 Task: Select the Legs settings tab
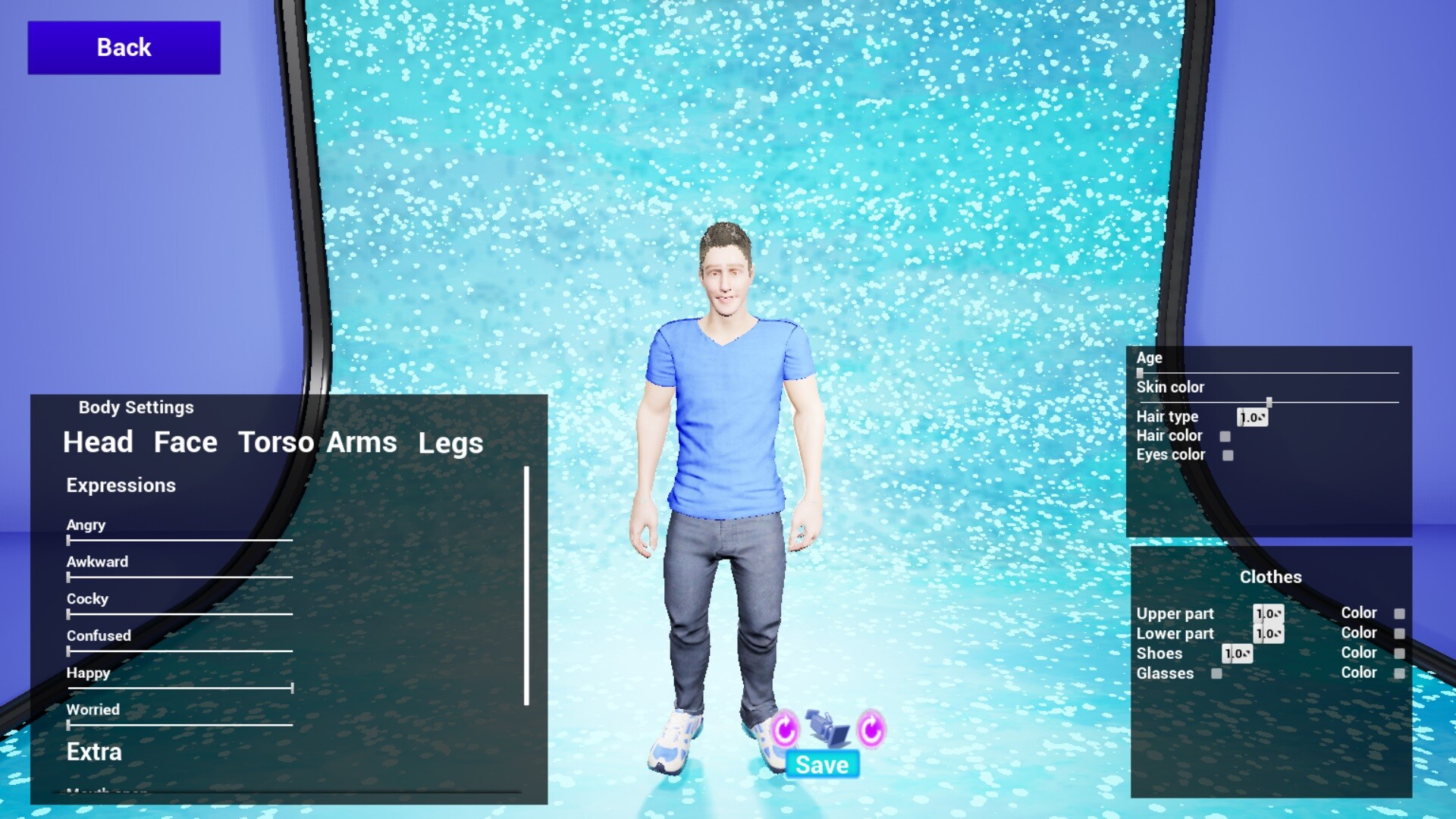pos(451,442)
